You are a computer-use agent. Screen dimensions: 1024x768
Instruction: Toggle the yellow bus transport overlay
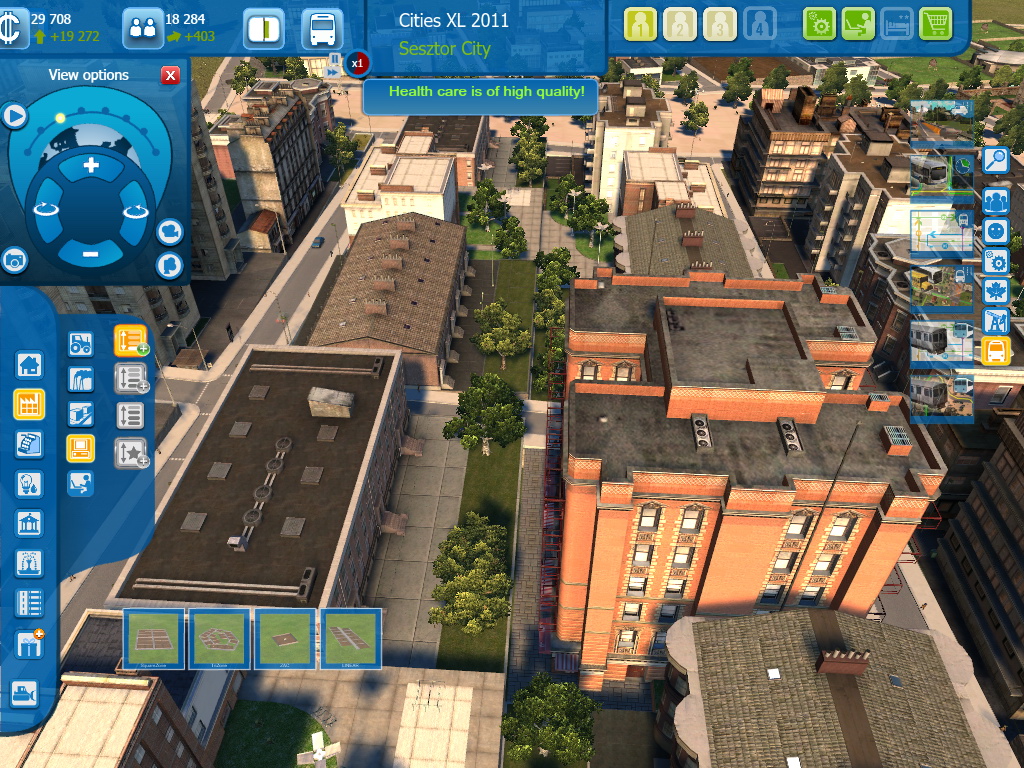(995, 351)
